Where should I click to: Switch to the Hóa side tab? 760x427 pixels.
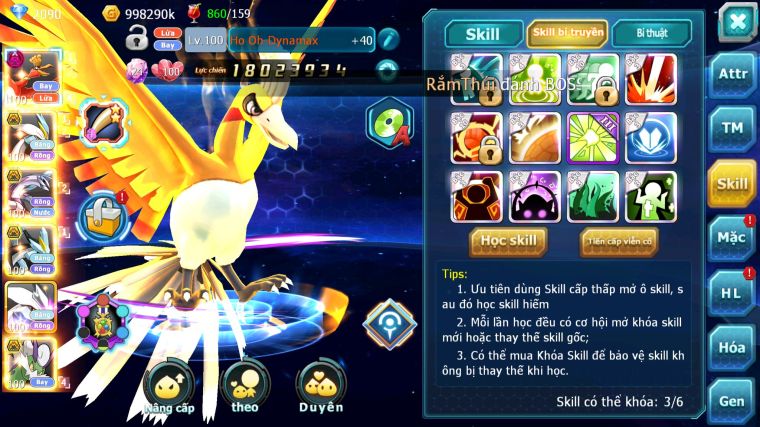tap(731, 347)
